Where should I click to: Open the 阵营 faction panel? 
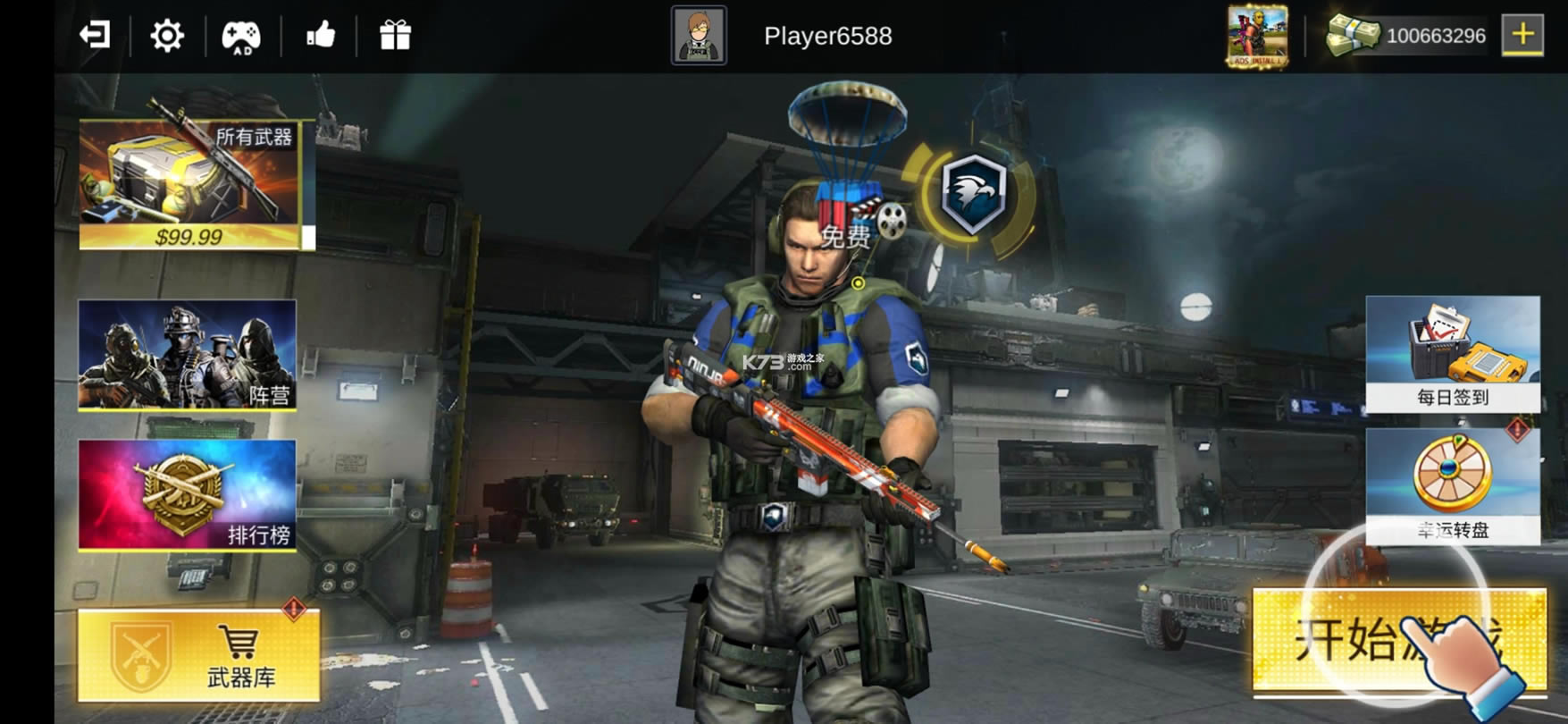coord(188,355)
